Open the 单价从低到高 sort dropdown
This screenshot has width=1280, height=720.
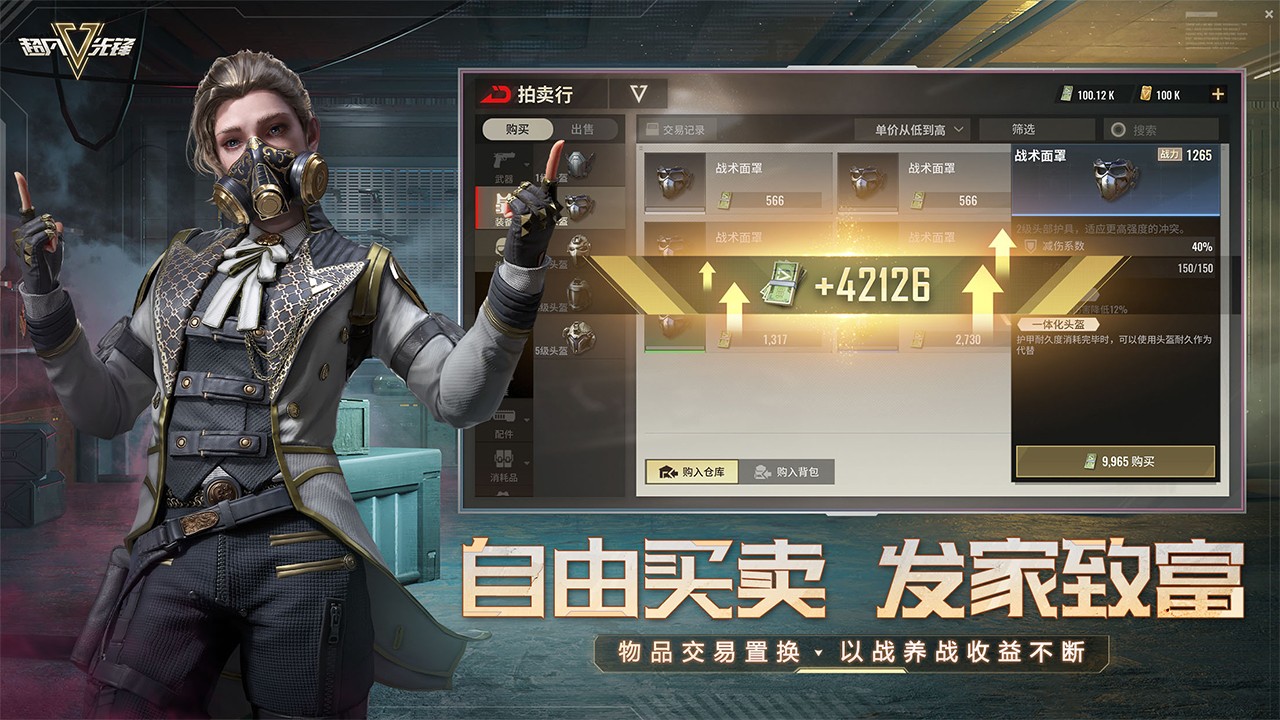click(912, 129)
